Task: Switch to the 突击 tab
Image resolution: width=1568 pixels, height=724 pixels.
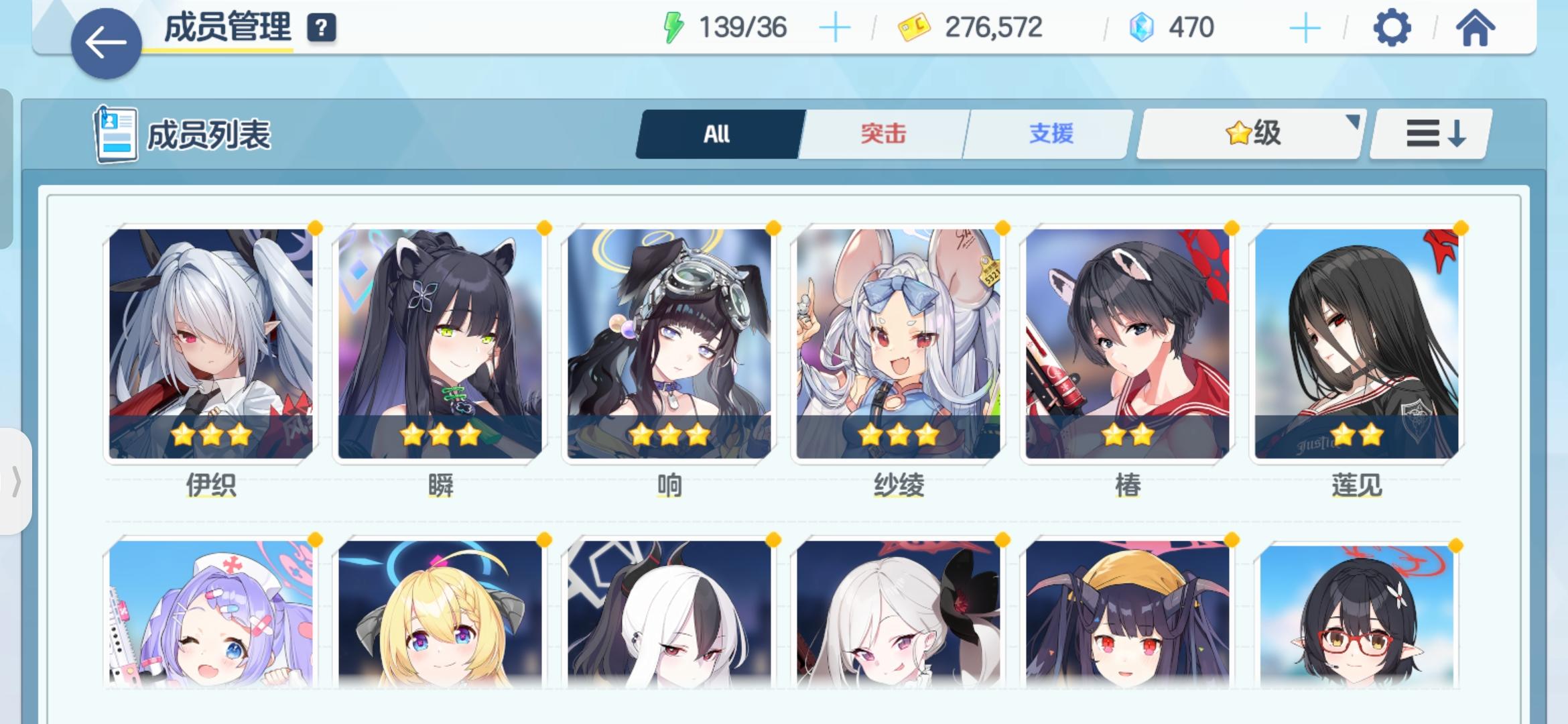Action: (x=883, y=133)
